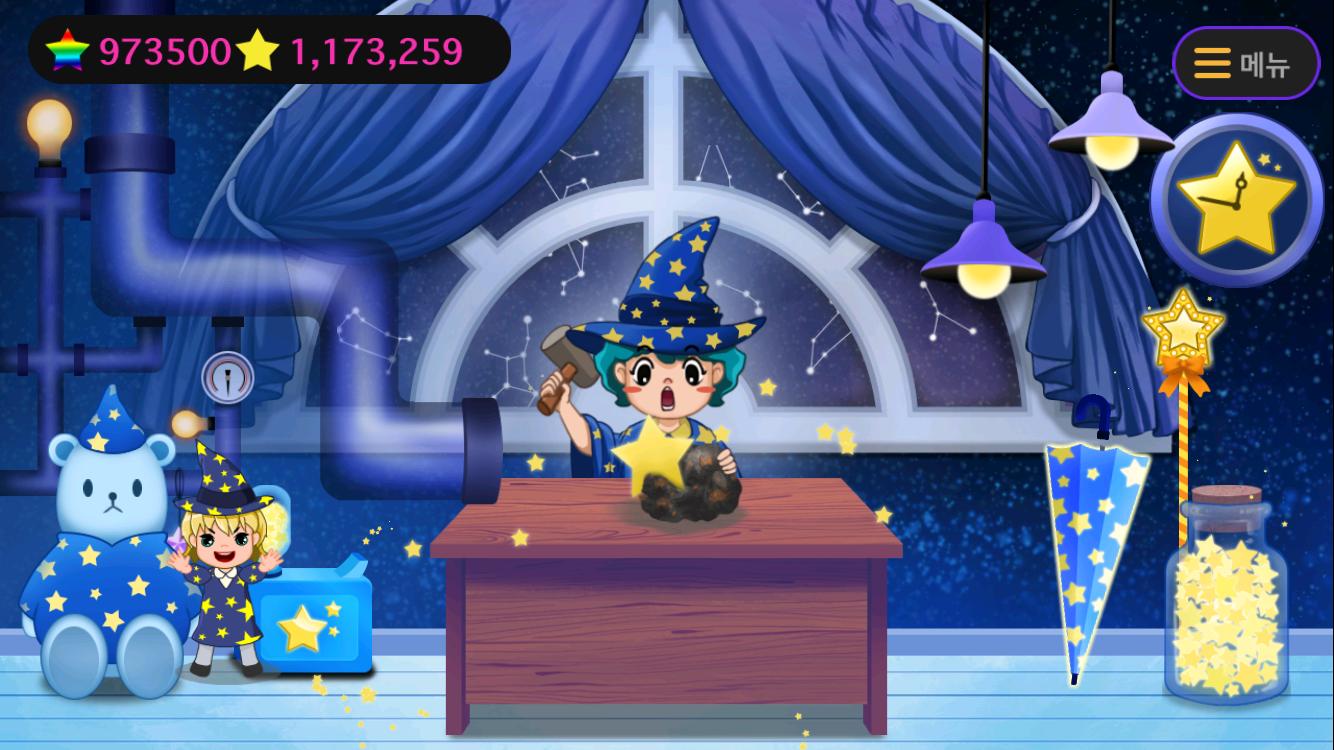Open the 메뉴 button top right
This screenshot has height=750, width=1334.
point(1245,62)
